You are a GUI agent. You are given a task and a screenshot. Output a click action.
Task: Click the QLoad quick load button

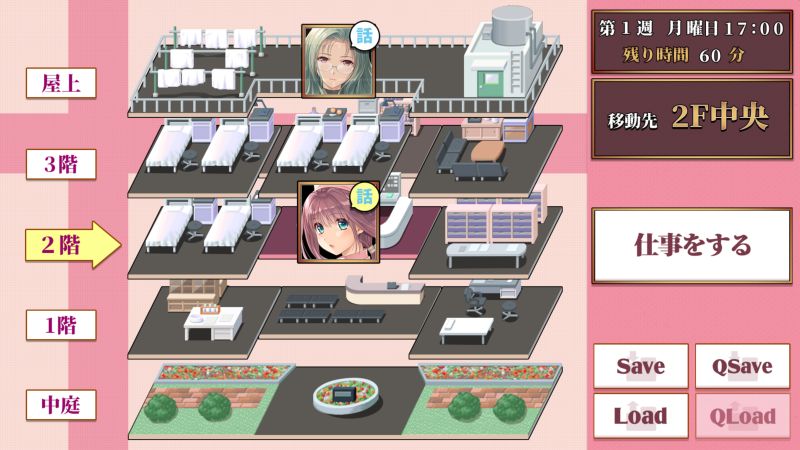tap(743, 415)
